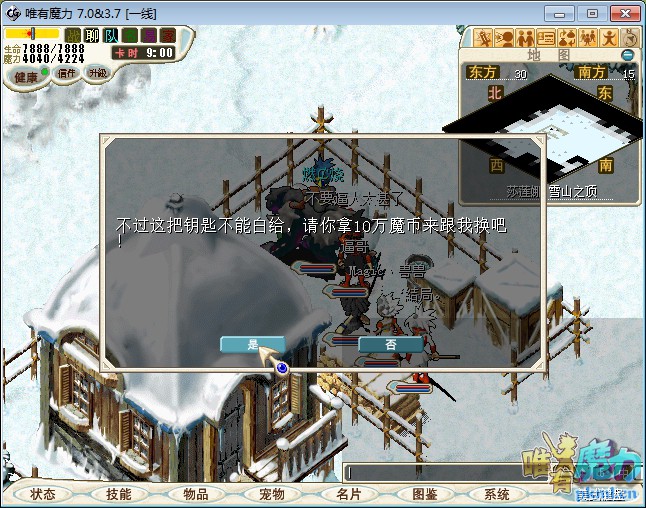Click the 升級 level-up button
The width and height of the screenshot is (646, 508).
(97, 73)
